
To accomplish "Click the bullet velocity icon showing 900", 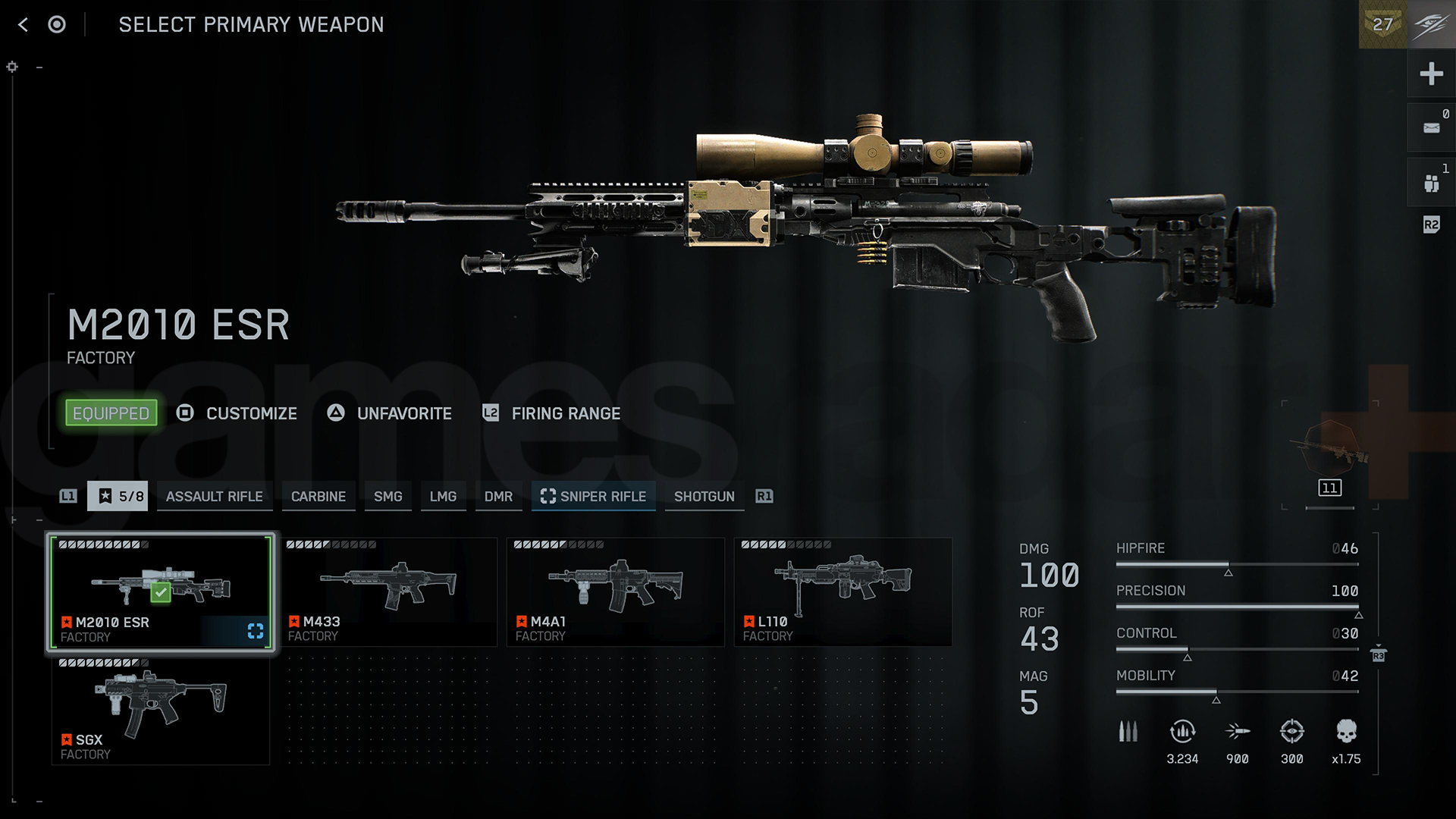I will click(1237, 732).
